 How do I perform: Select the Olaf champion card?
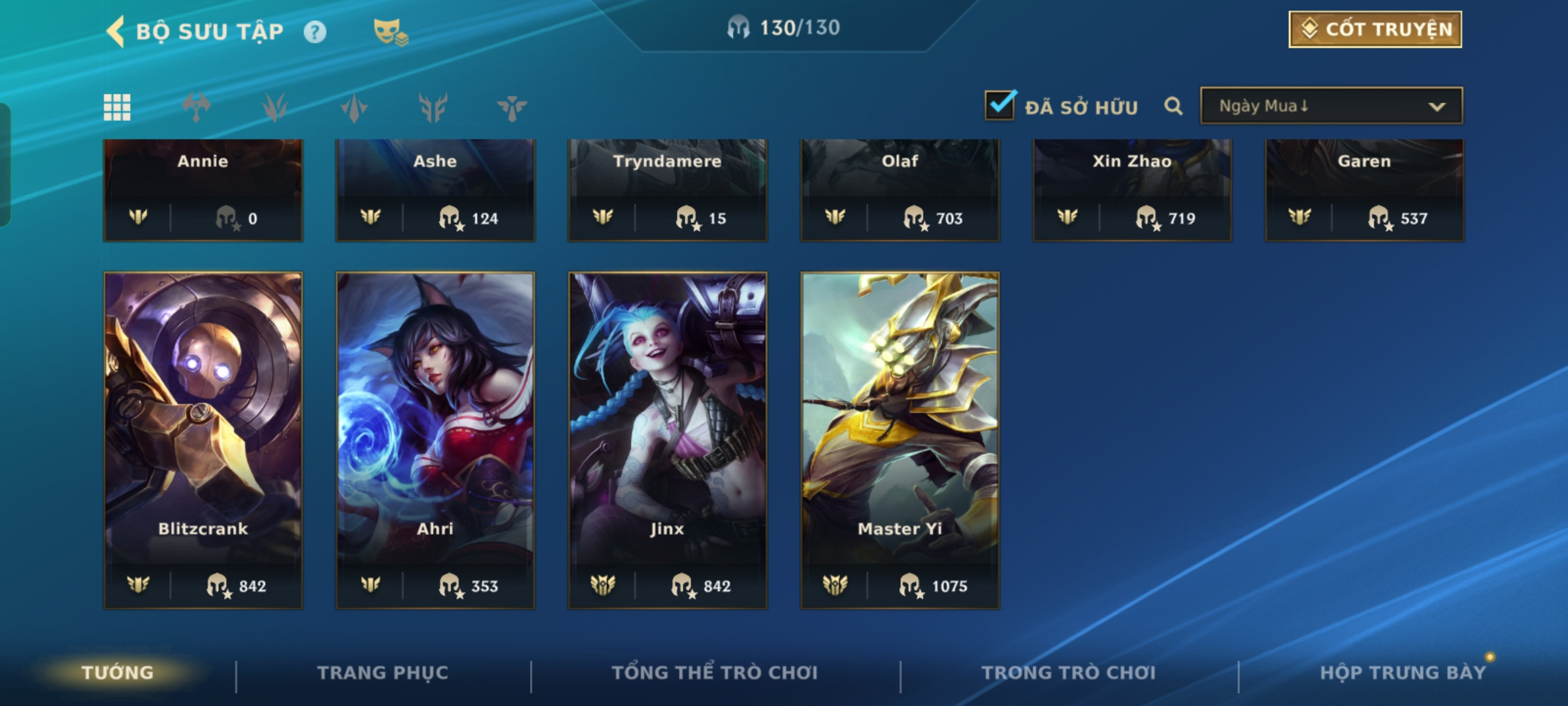coord(900,190)
